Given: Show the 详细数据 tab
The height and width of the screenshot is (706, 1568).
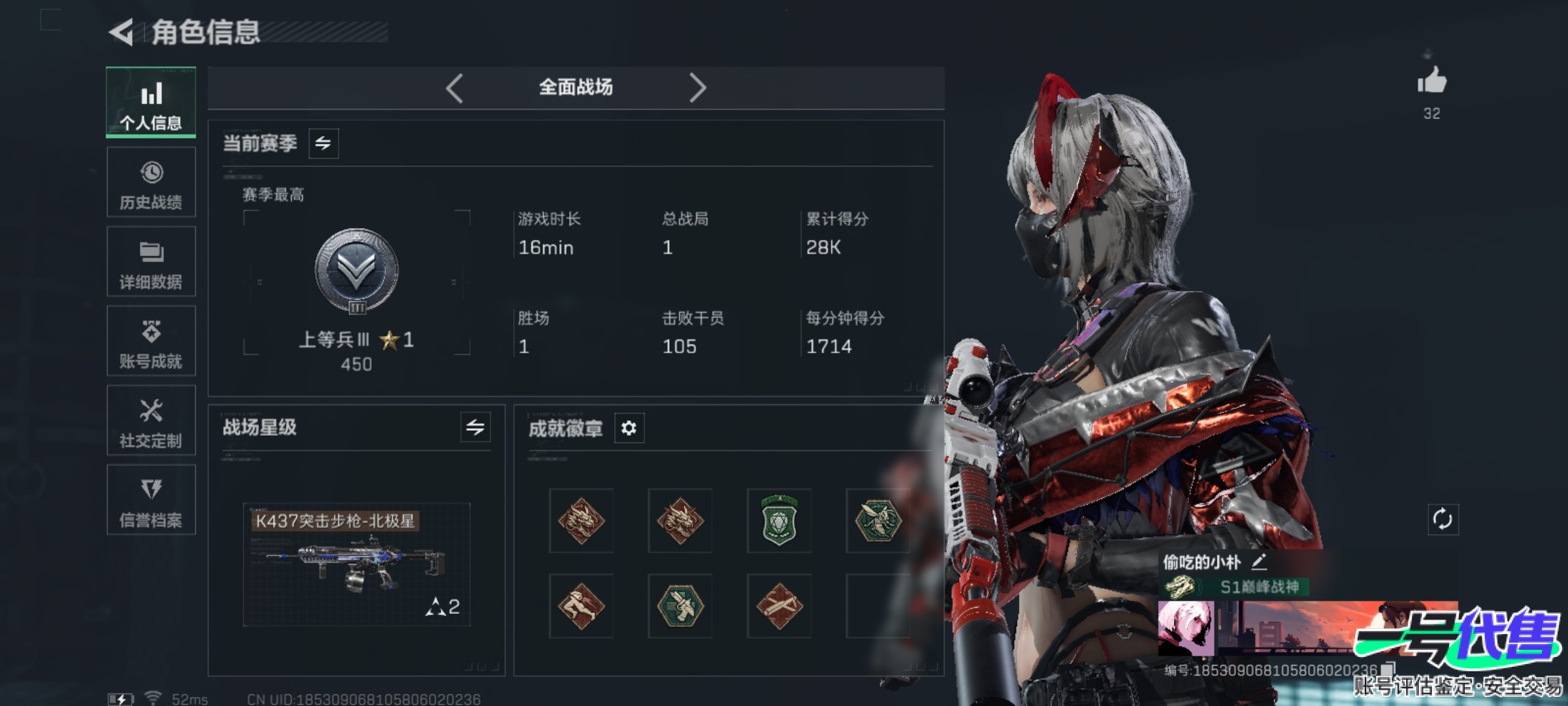Looking at the screenshot, I should coord(151,261).
